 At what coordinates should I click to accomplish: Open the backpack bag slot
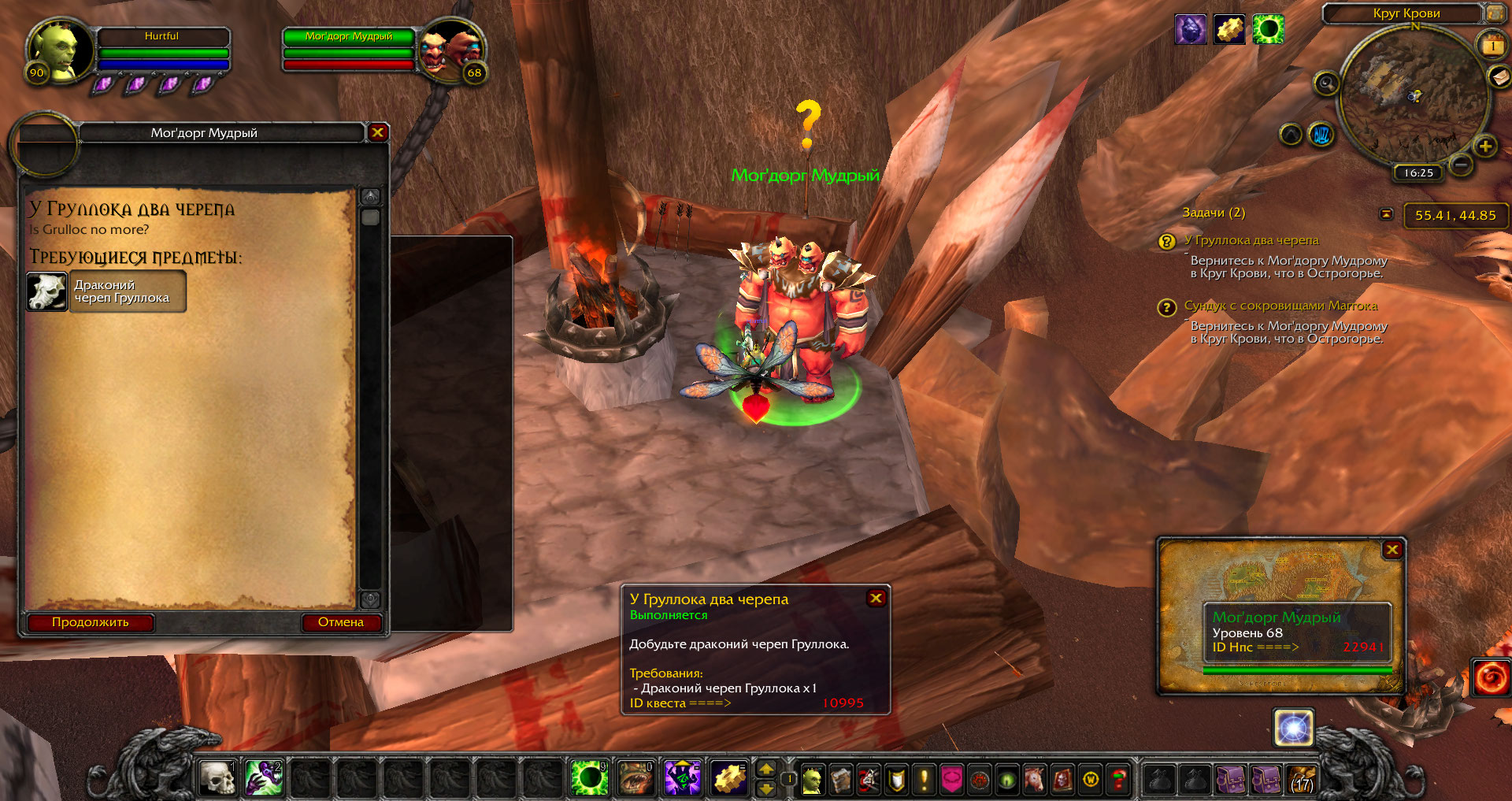(1303, 780)
